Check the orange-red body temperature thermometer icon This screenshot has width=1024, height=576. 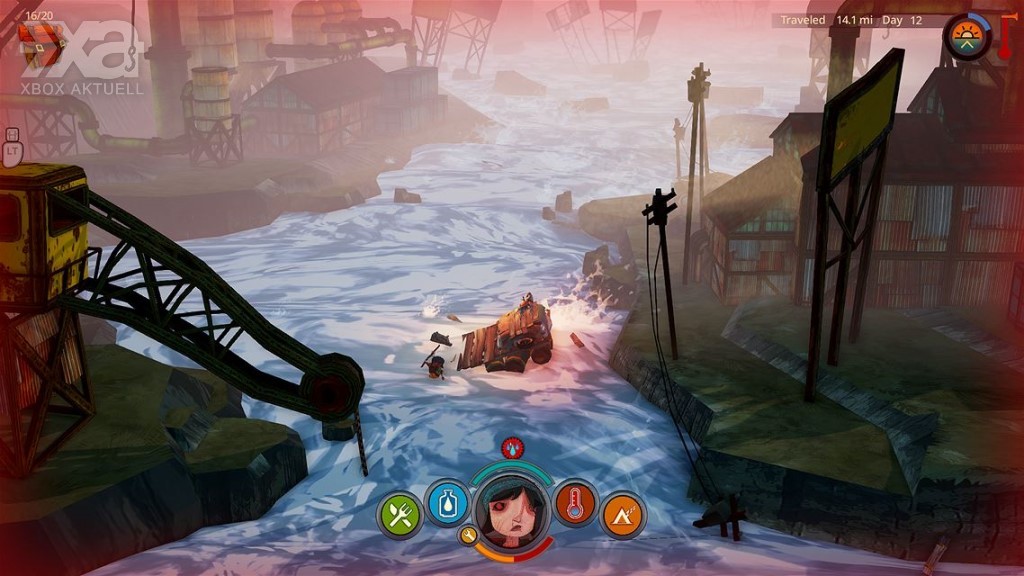(x=574, y=502)
